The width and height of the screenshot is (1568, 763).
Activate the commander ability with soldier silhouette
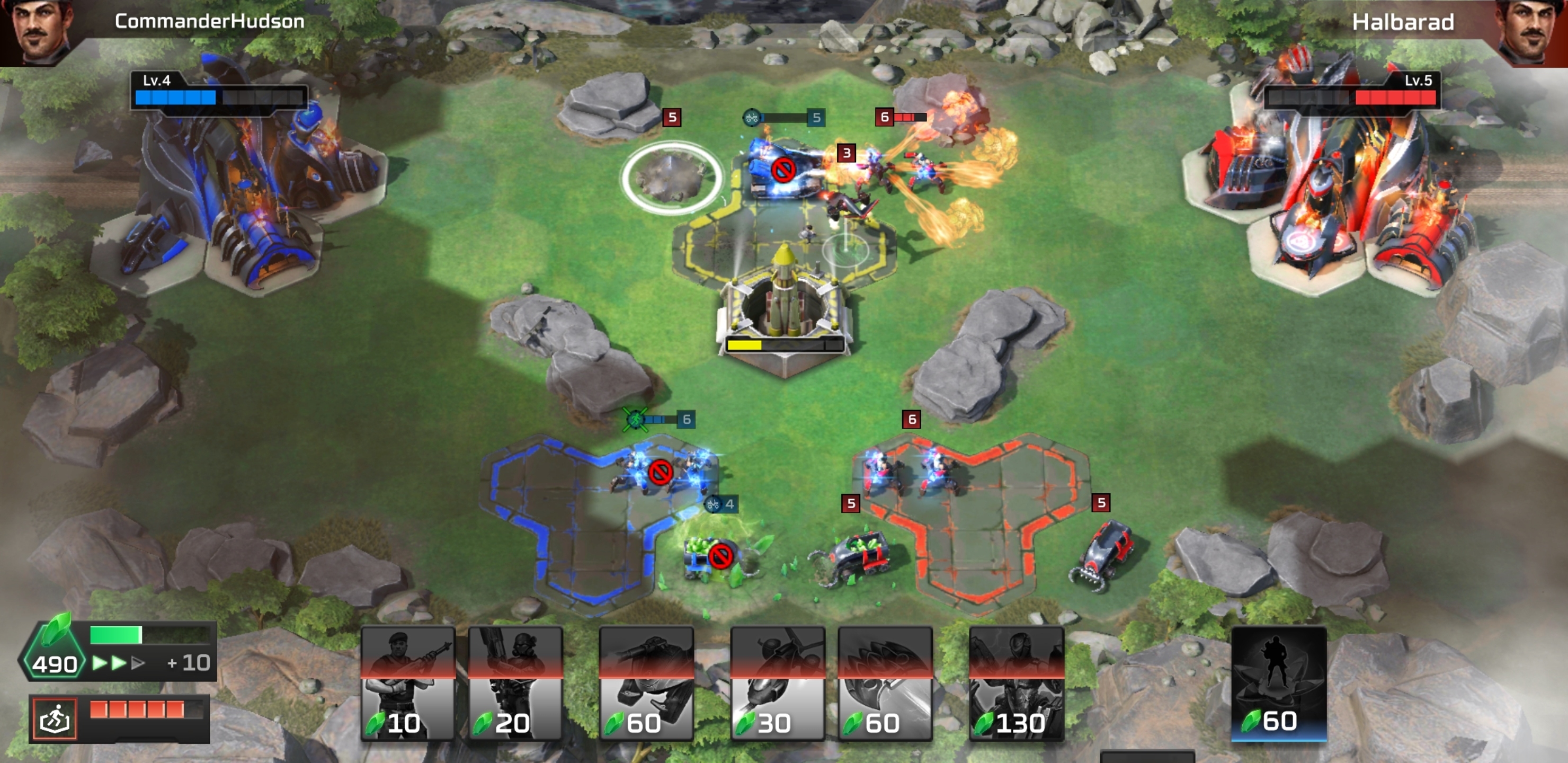(x=1278, y=682)
